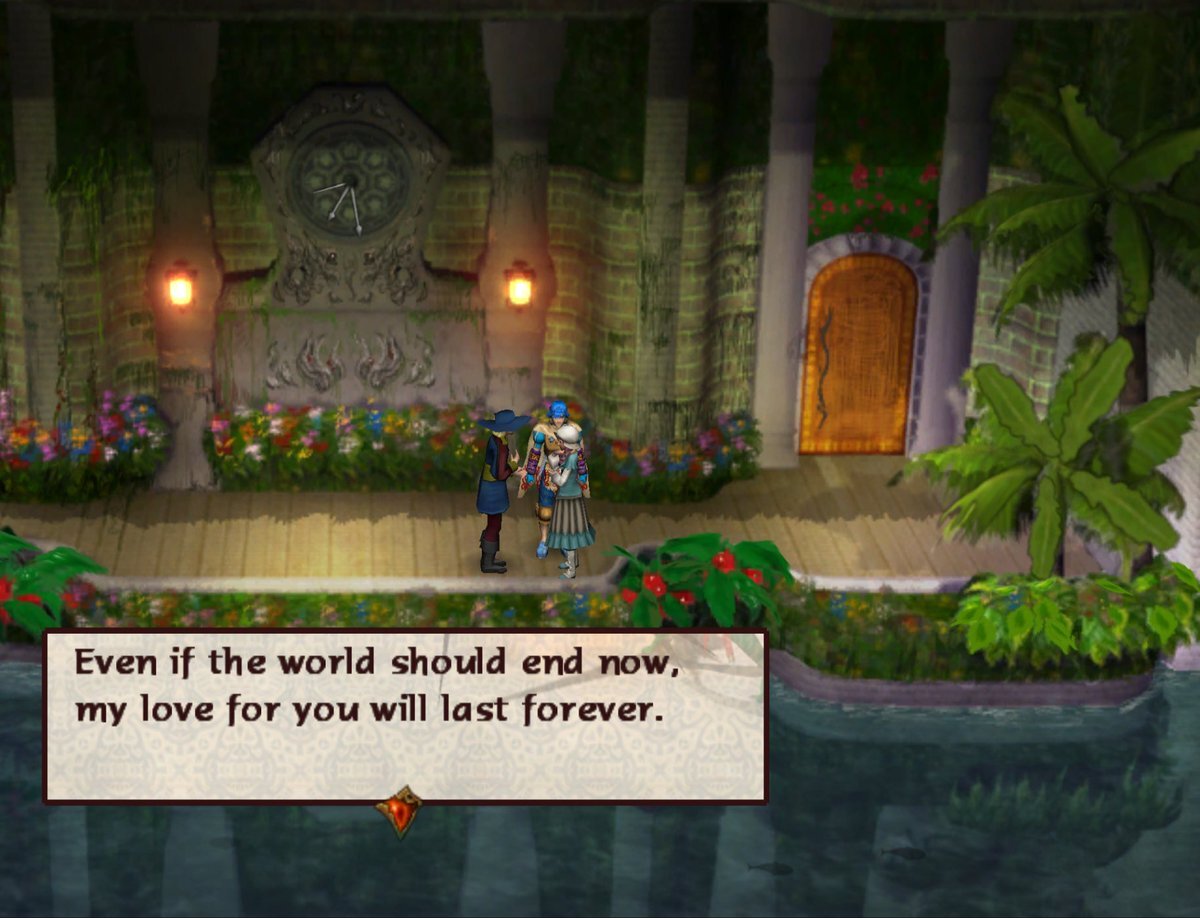
Task: Click the red dialogue advance arrow
Action: [x=399, y=809]
